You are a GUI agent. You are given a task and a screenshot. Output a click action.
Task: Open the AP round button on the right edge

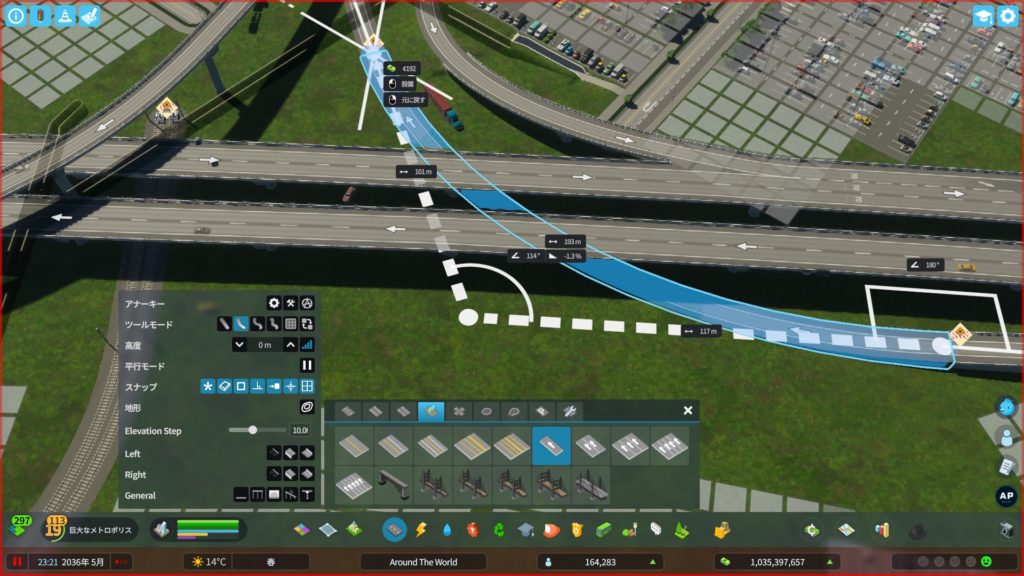click(1006, 496)
